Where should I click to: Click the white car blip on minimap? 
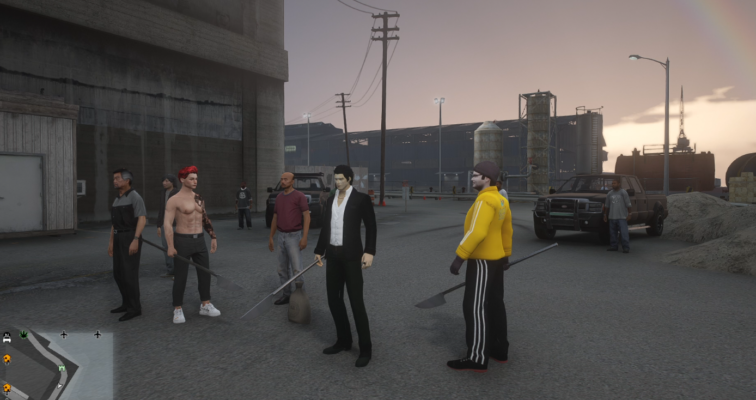(7, 337)
